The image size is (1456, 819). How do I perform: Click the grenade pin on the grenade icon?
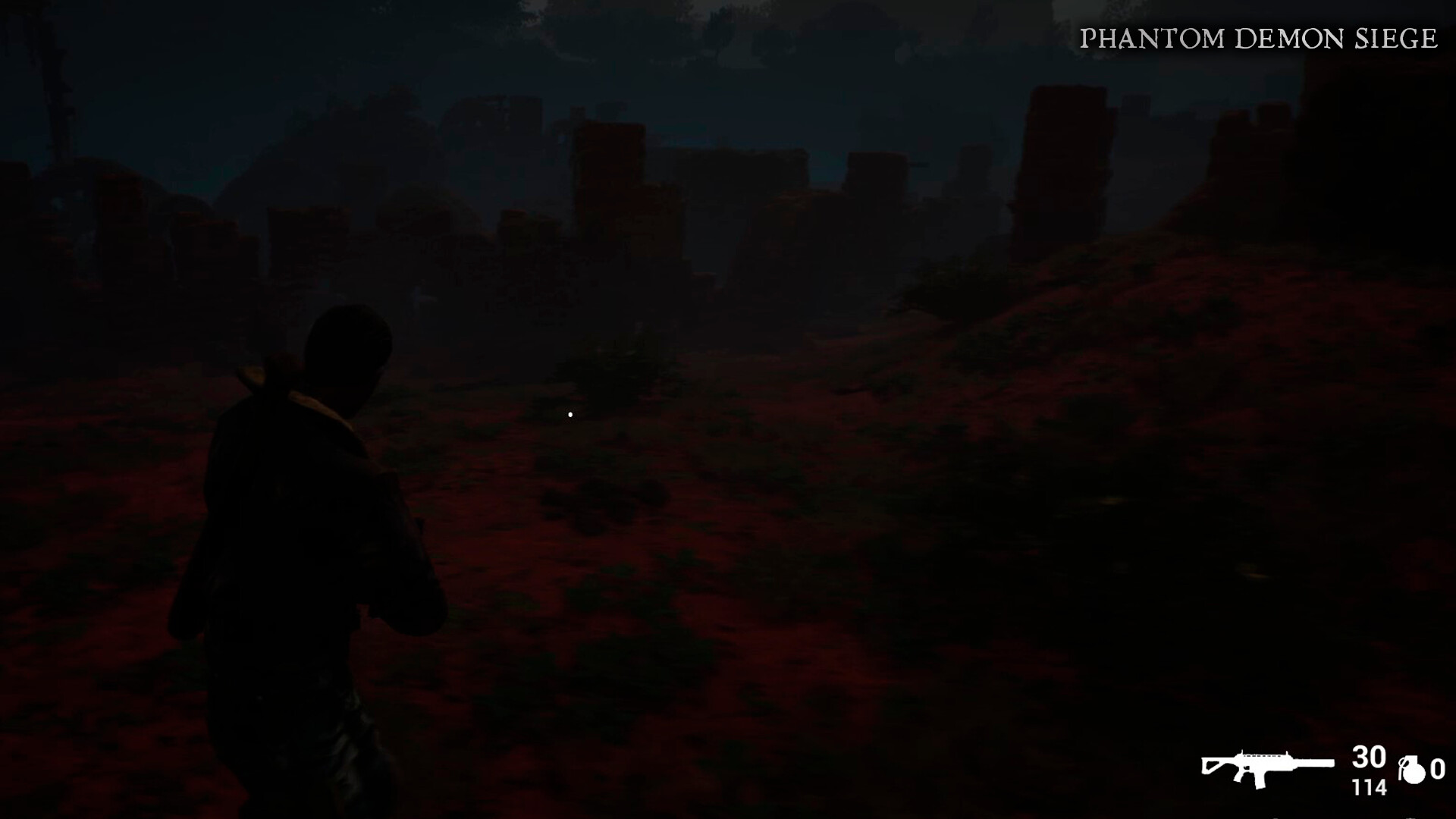tap(1404, 761)
